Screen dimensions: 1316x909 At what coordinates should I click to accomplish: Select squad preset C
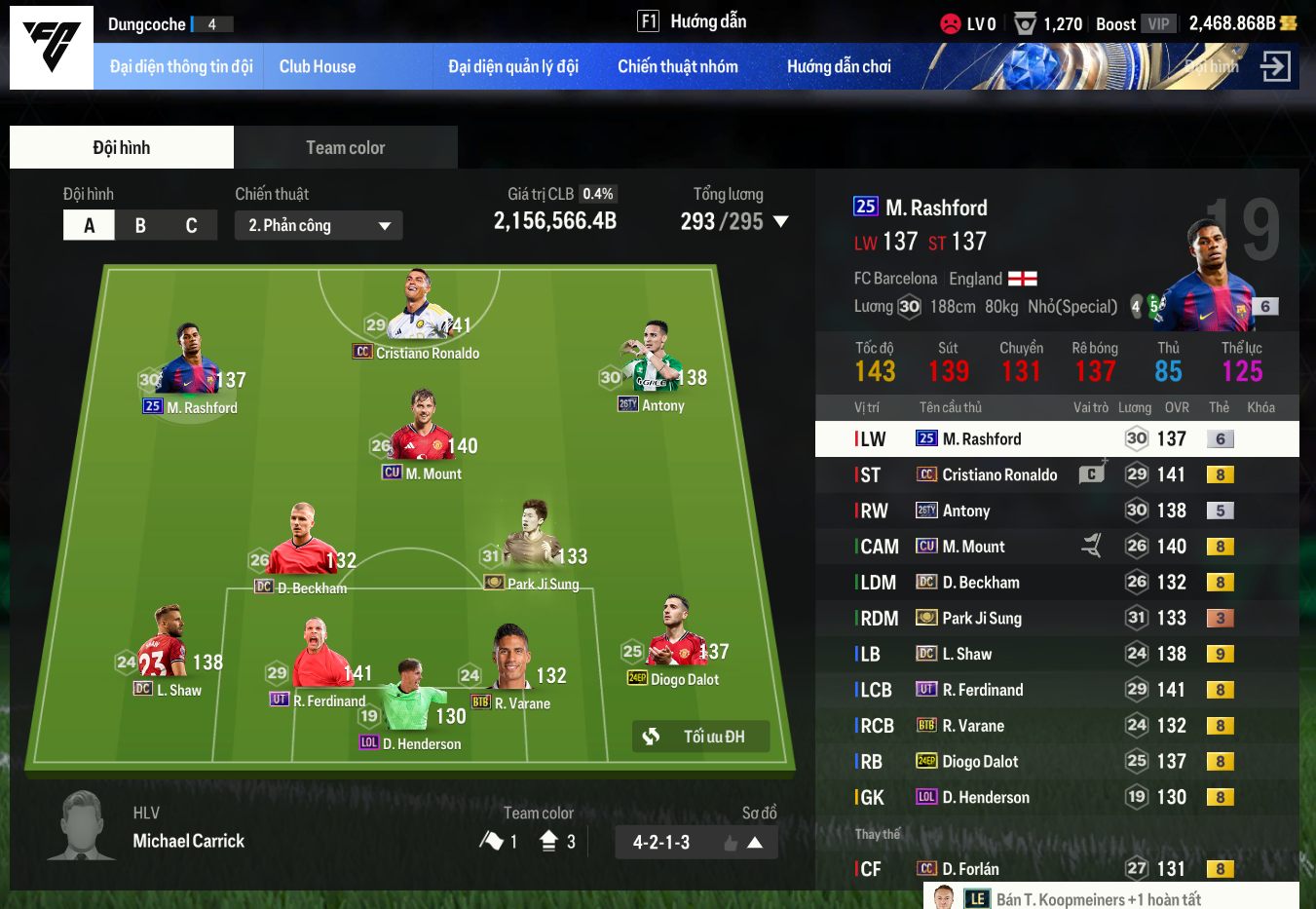(x=191, y=226)
